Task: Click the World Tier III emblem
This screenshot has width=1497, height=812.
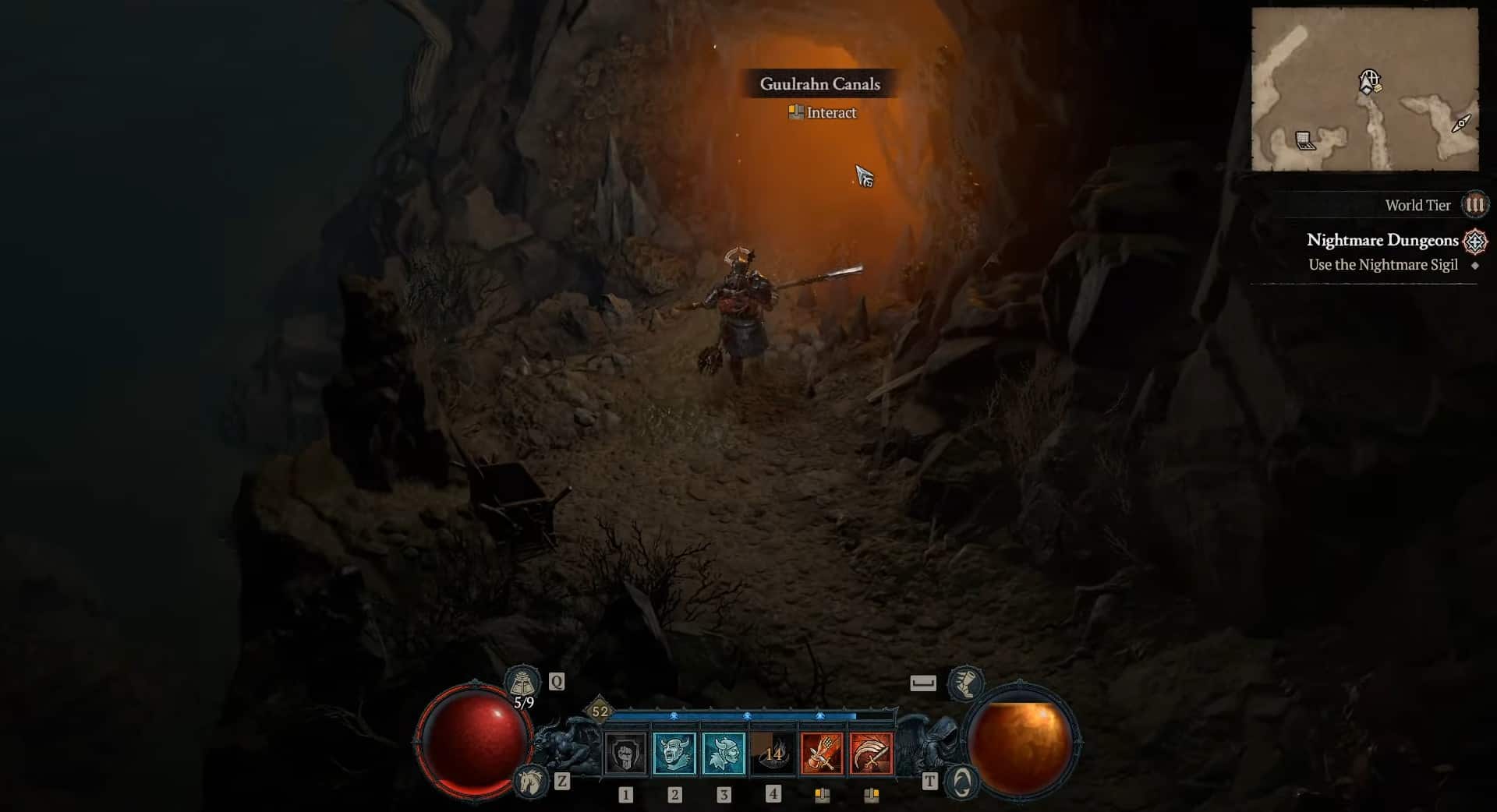Action: [x=1475, y=206]
